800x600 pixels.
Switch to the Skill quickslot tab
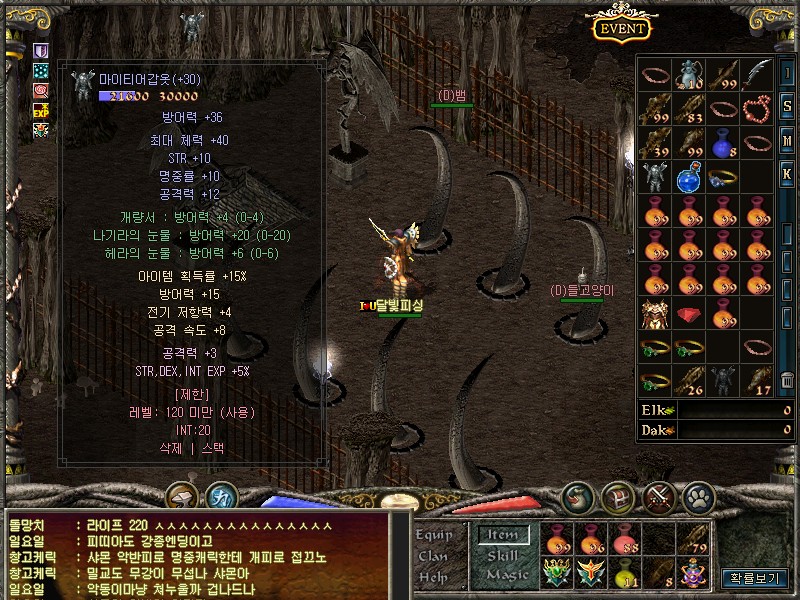503,555
